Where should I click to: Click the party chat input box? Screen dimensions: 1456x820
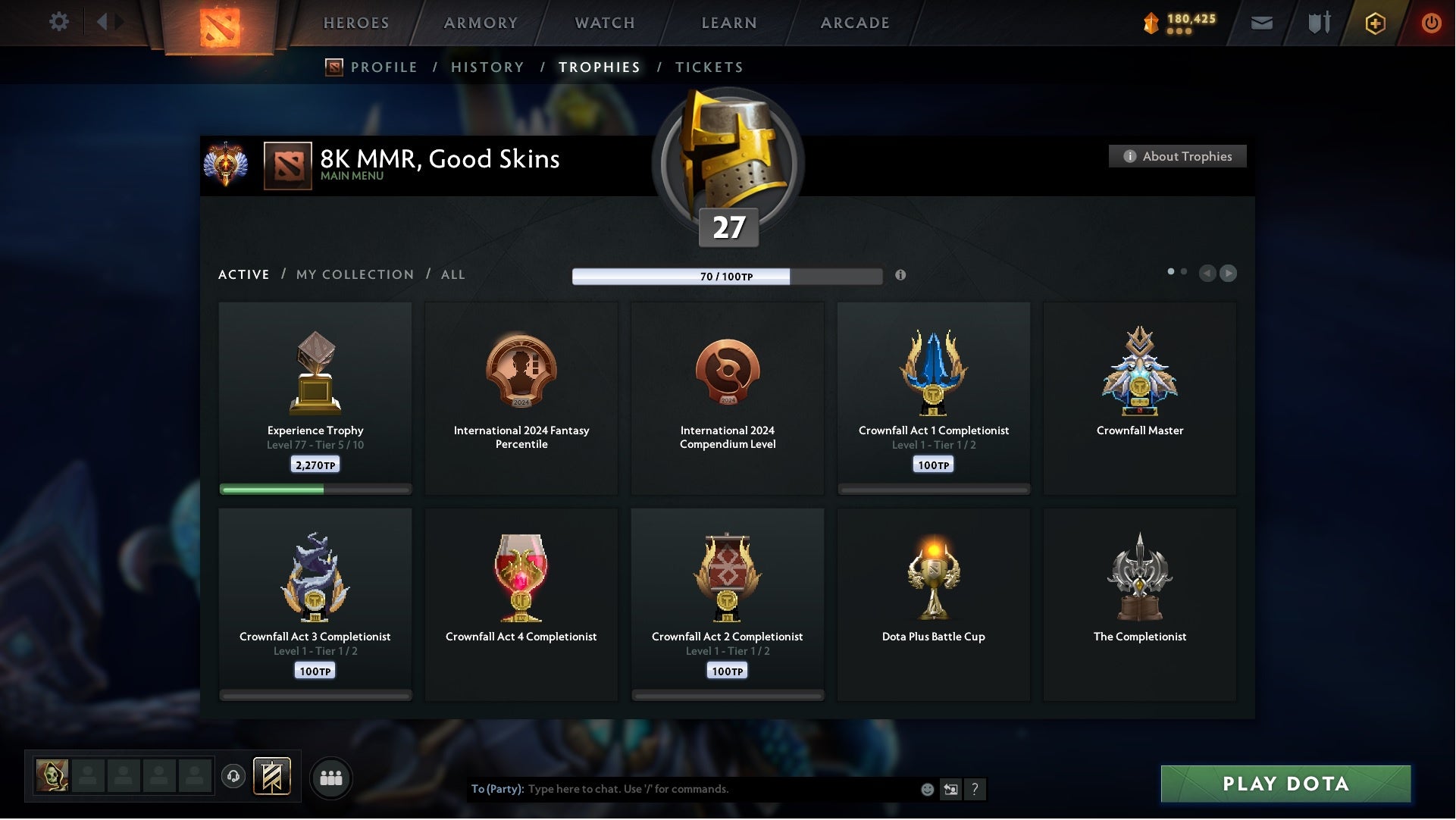720,789
